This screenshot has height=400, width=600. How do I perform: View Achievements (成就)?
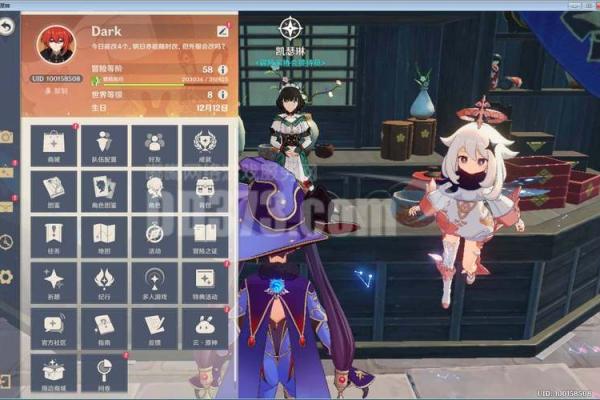(204, 146)
